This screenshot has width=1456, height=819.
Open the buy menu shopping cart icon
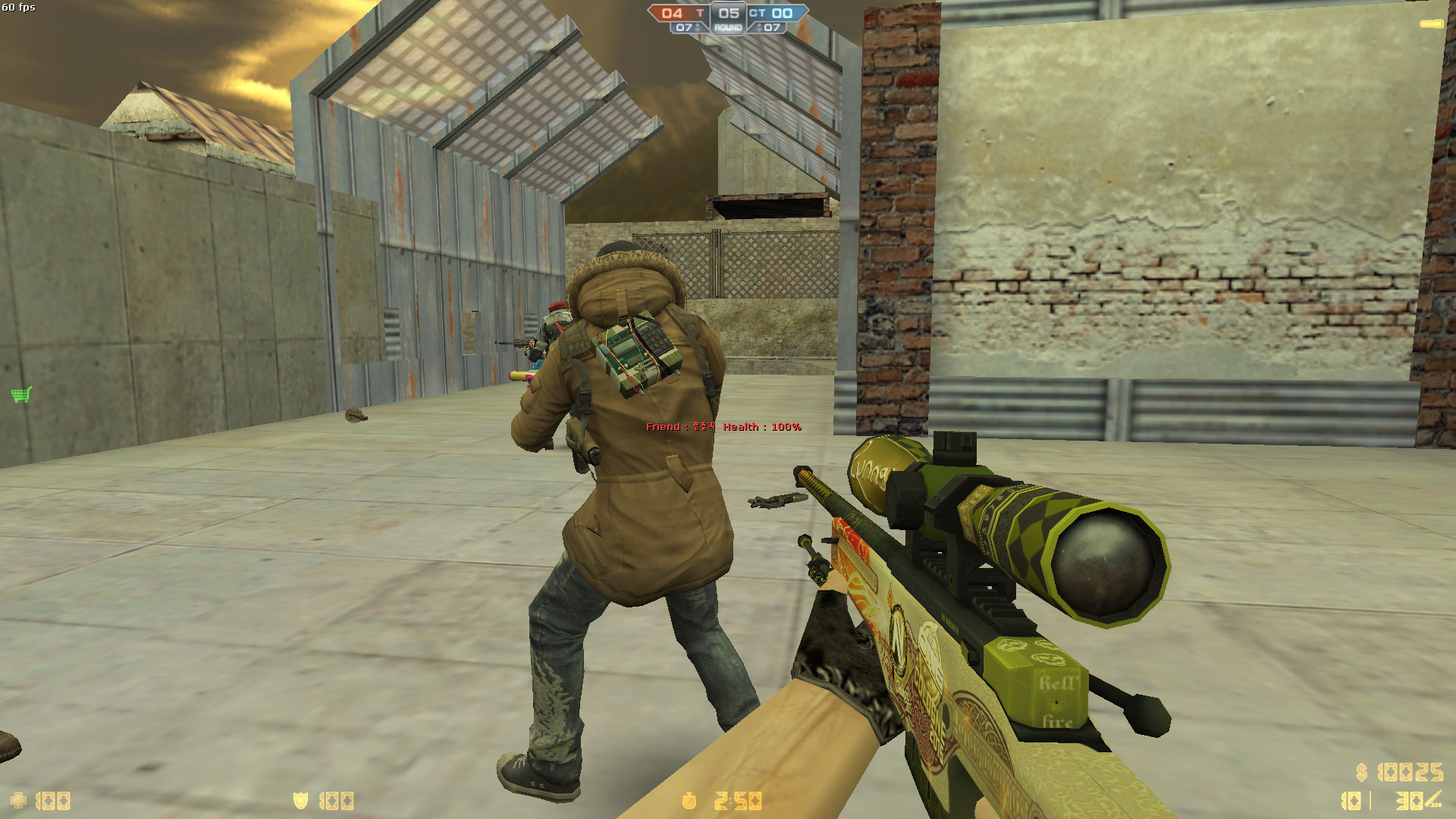coord(19,395)
